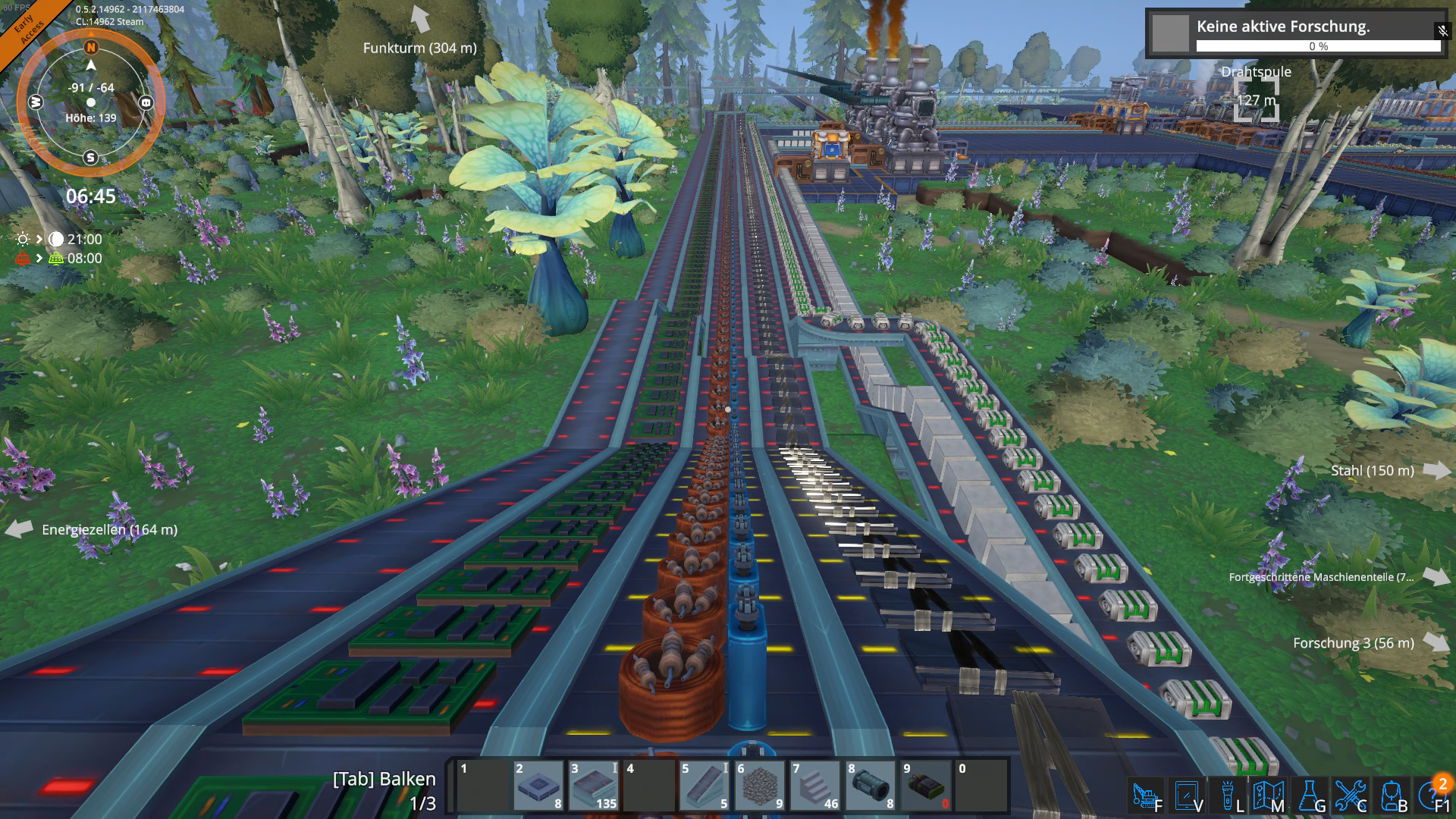Toggle the flashlight icon
This screenshot has width=1456, height=819.
(1228, 796)
